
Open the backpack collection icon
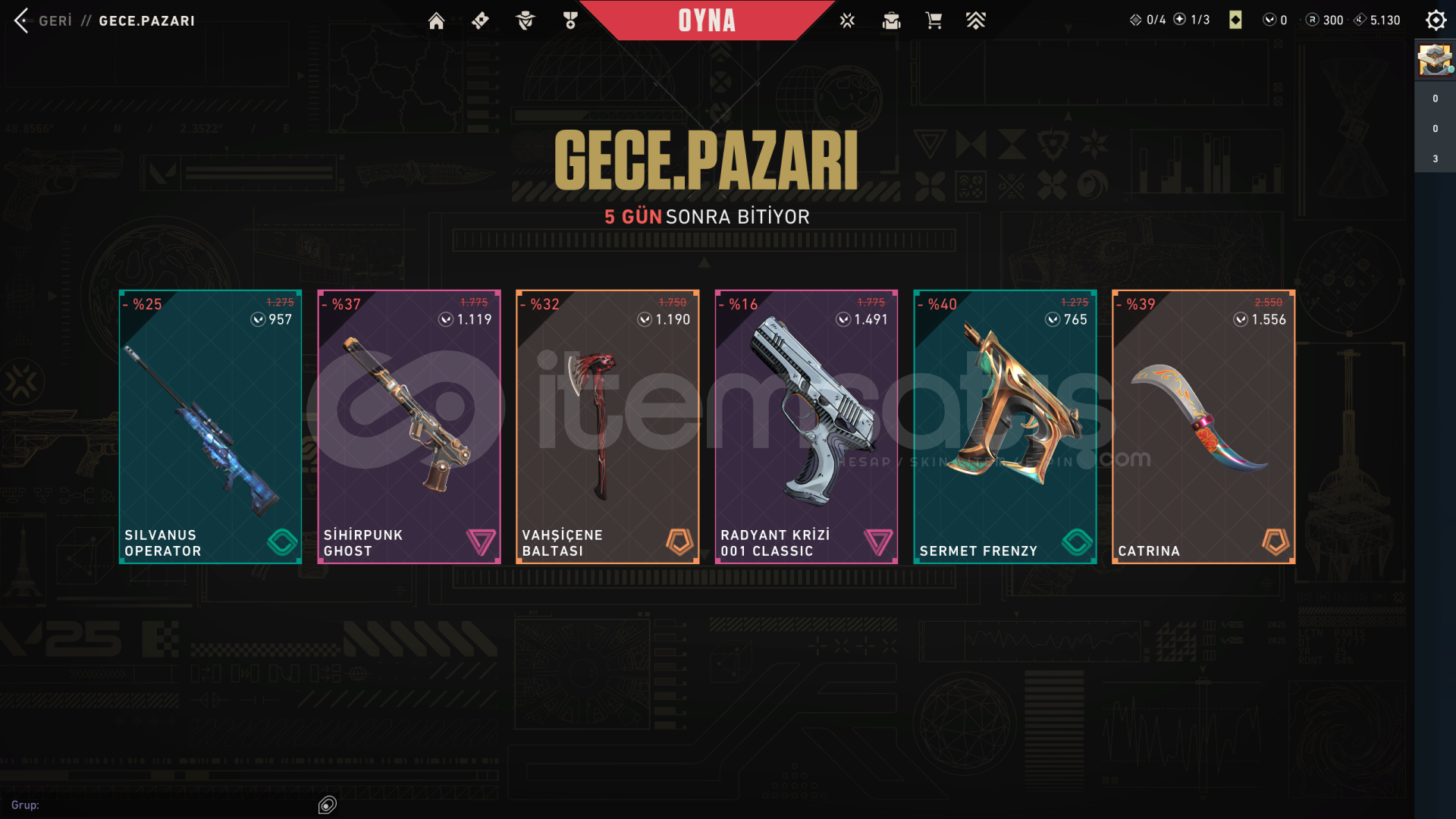pos(891,20)
